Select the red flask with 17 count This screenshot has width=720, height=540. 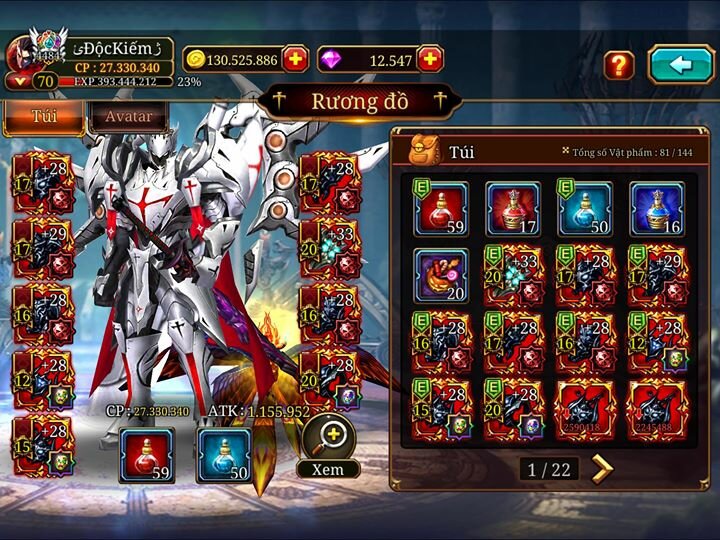click(x=513, y=208)
